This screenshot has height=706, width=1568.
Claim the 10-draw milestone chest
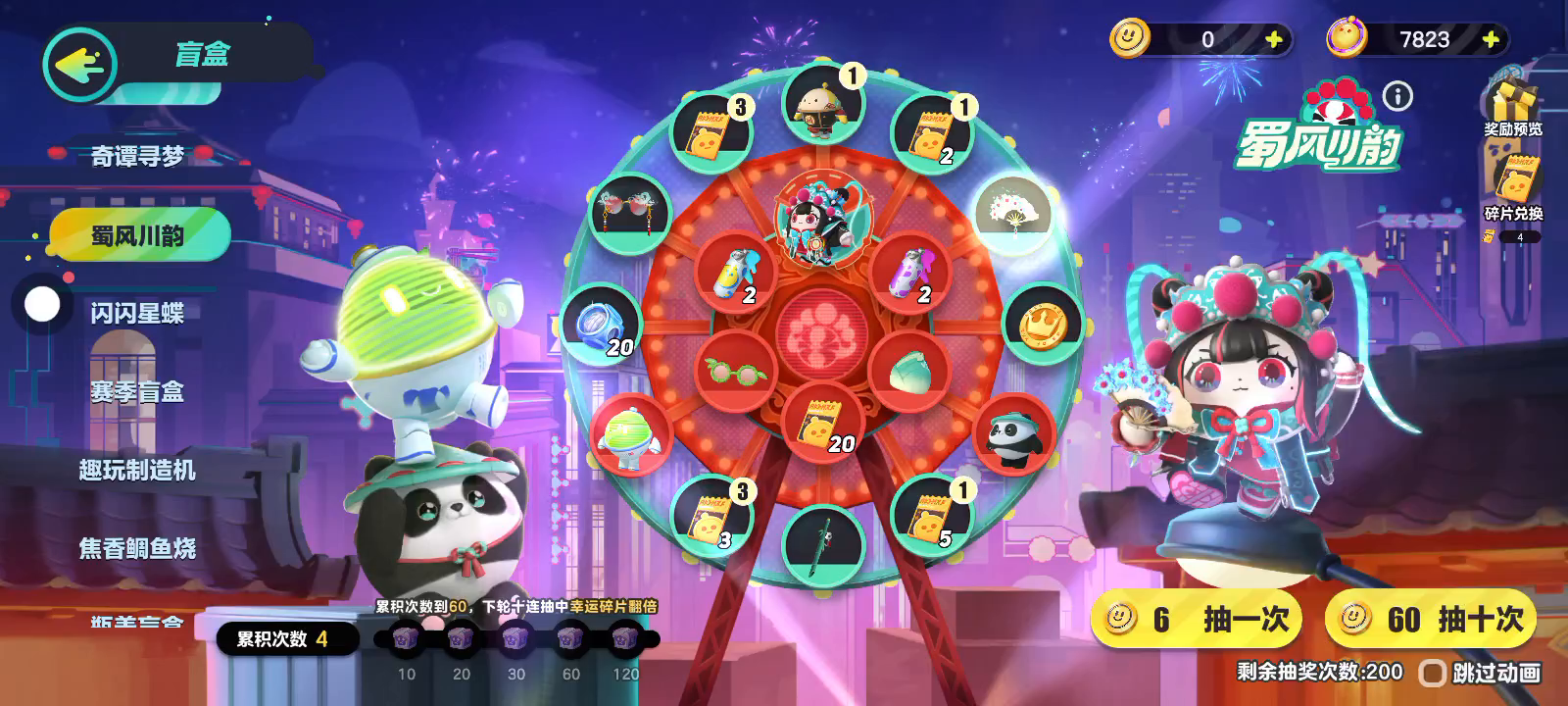[406, 640]
